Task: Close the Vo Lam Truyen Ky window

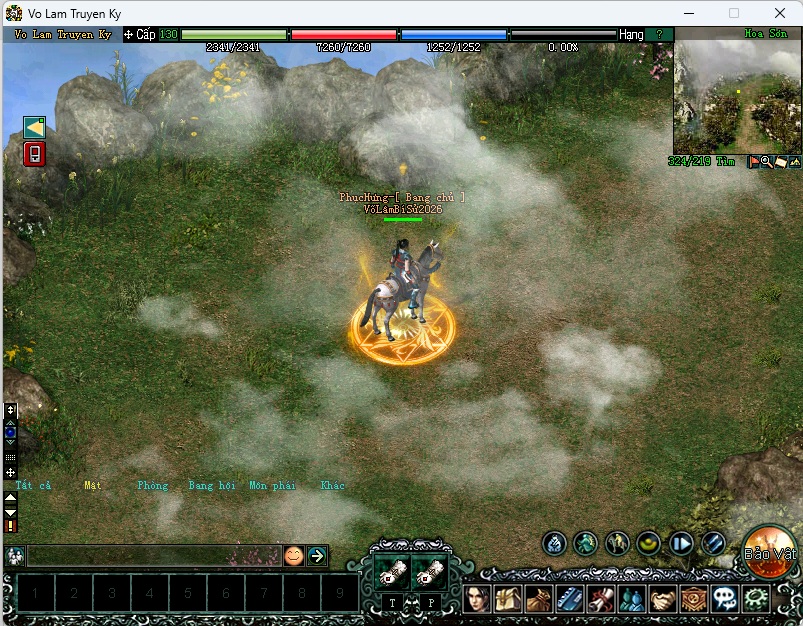Action: pos(780,13)
